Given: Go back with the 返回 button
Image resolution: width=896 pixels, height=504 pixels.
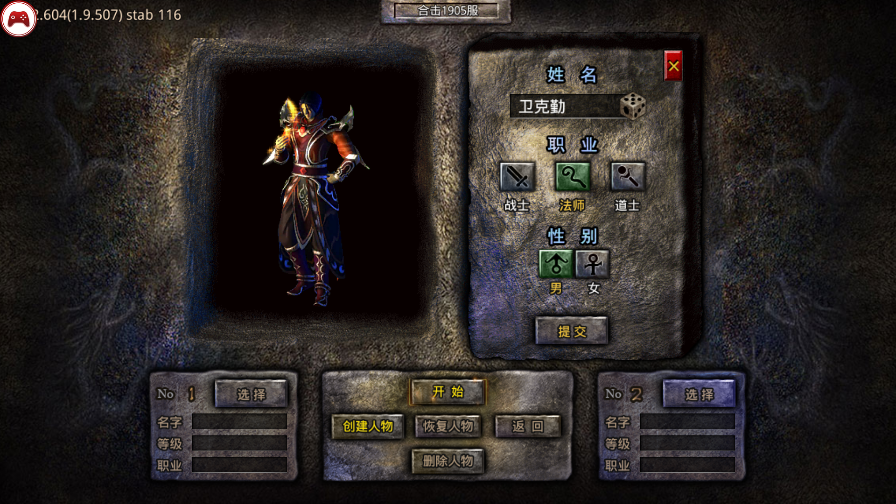Looking at the screenshot, I should 528,426.
